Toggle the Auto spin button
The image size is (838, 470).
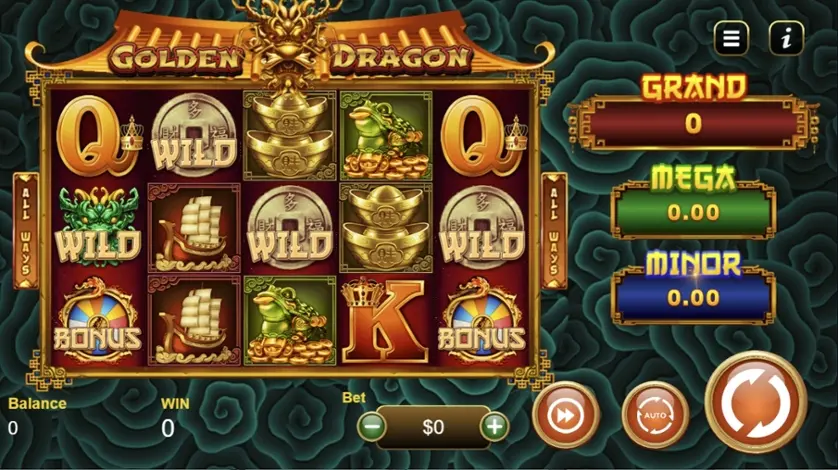[655, 416]
